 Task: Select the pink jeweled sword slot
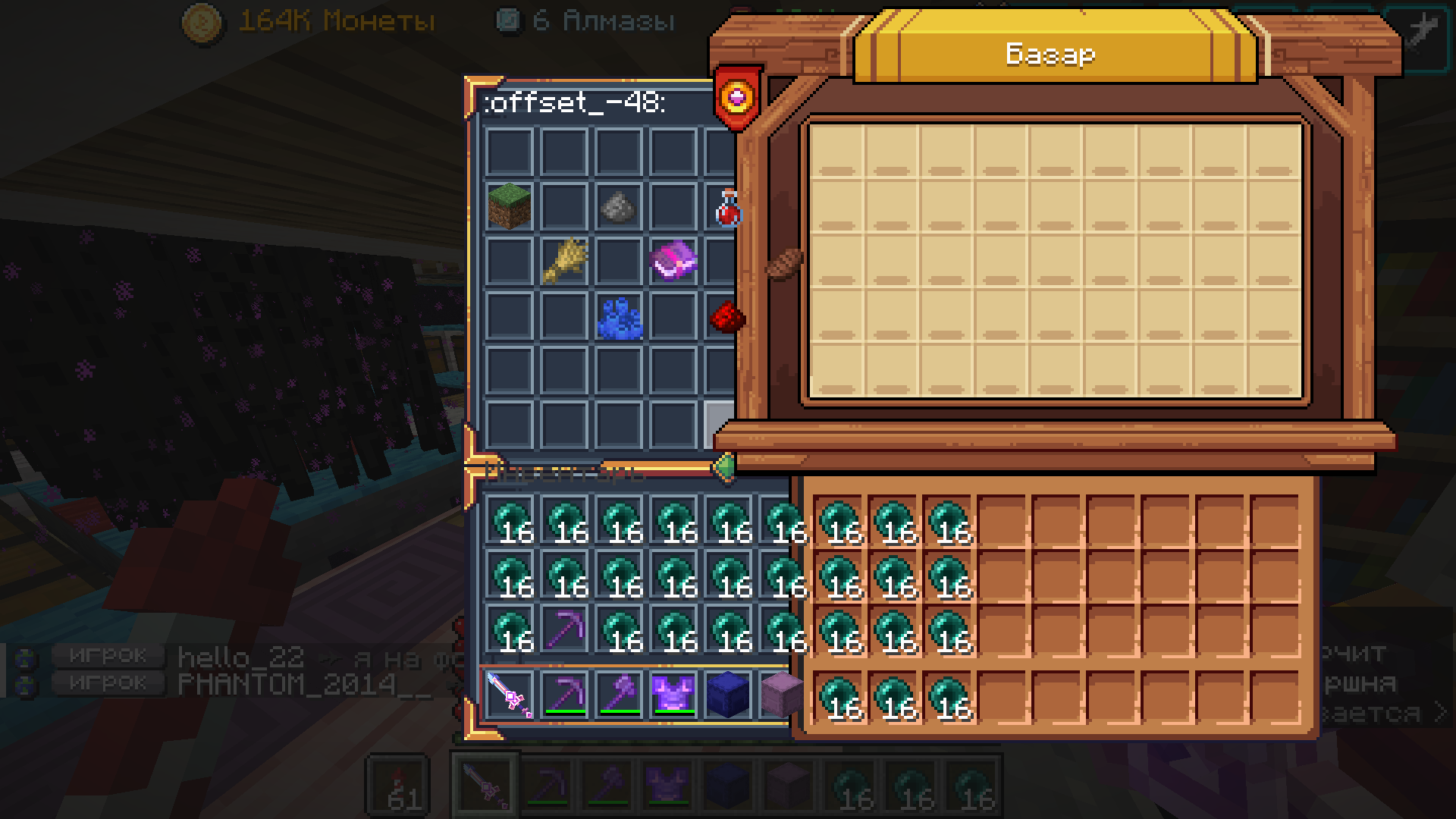tap(509, 694)
